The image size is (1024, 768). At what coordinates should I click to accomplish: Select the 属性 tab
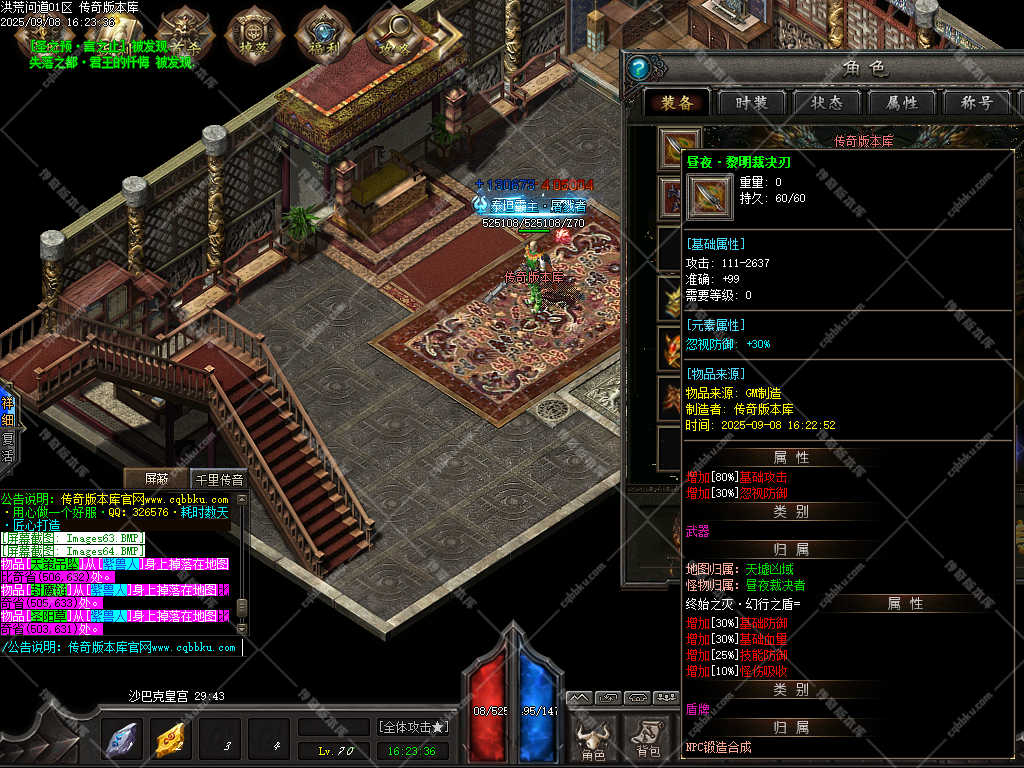(x=901, y=103)
